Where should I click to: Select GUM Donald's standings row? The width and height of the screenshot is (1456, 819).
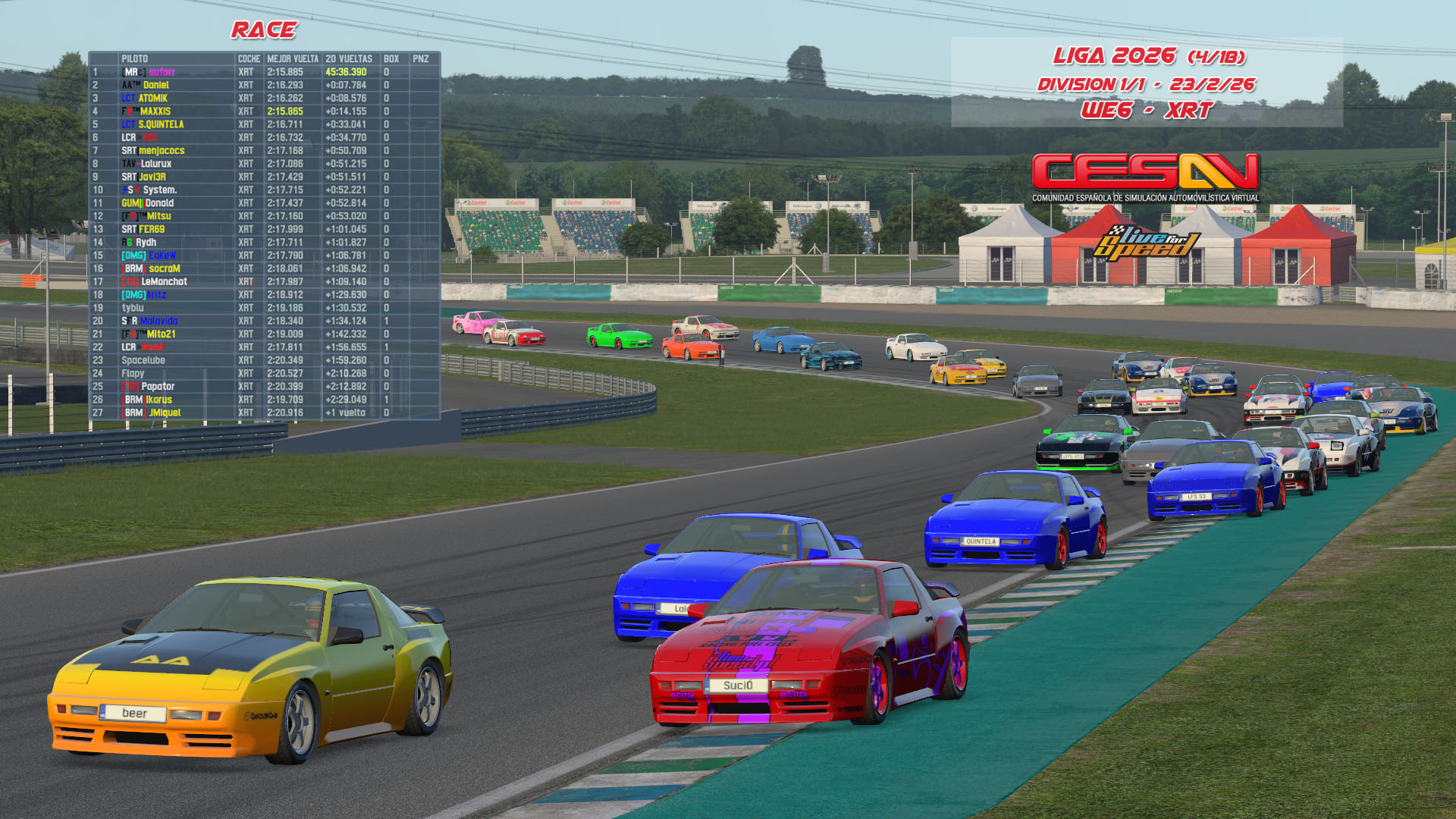tap(158, 203)
